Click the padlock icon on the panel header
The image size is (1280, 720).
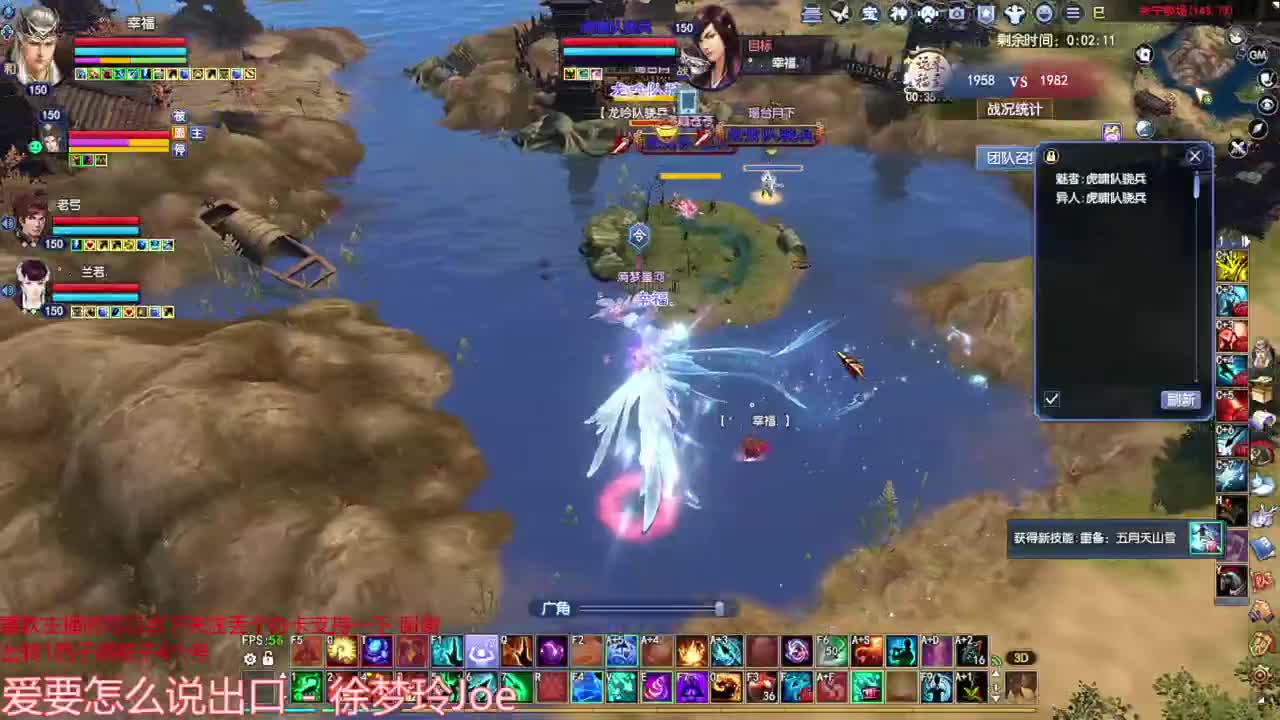pyautogui.click(x=1052, y=155)
